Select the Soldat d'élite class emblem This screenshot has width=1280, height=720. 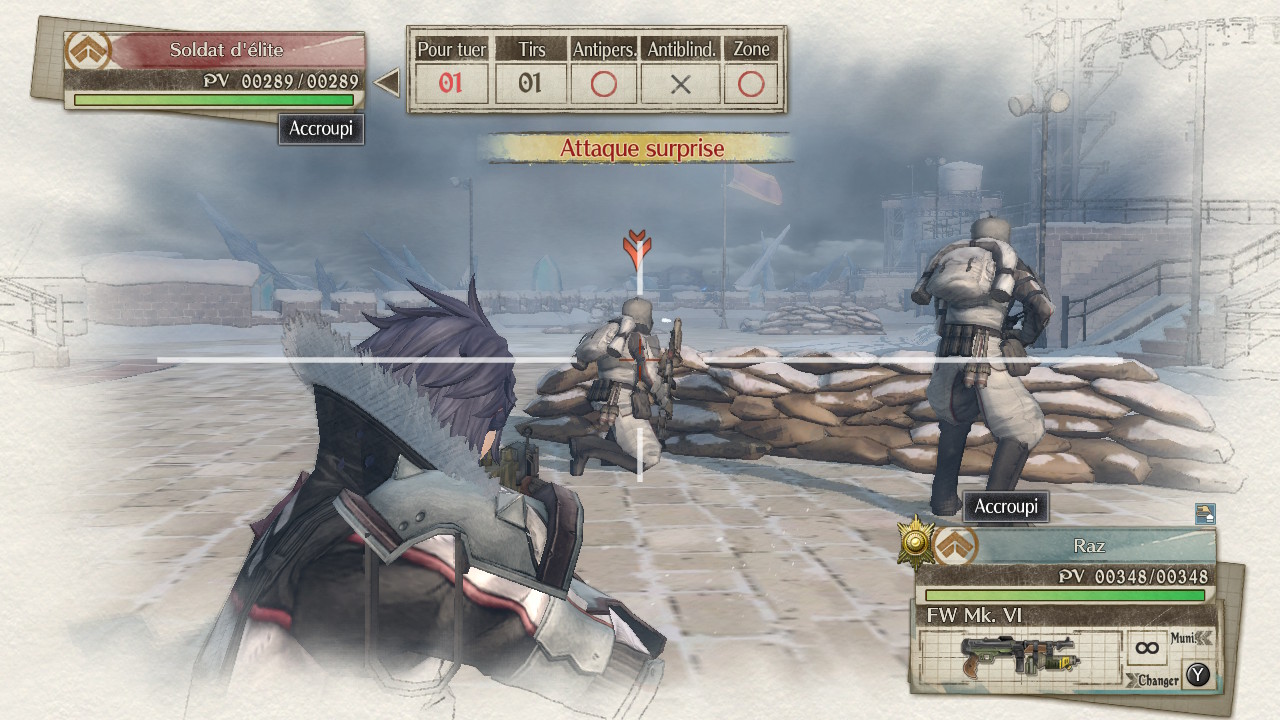[87, 51]
